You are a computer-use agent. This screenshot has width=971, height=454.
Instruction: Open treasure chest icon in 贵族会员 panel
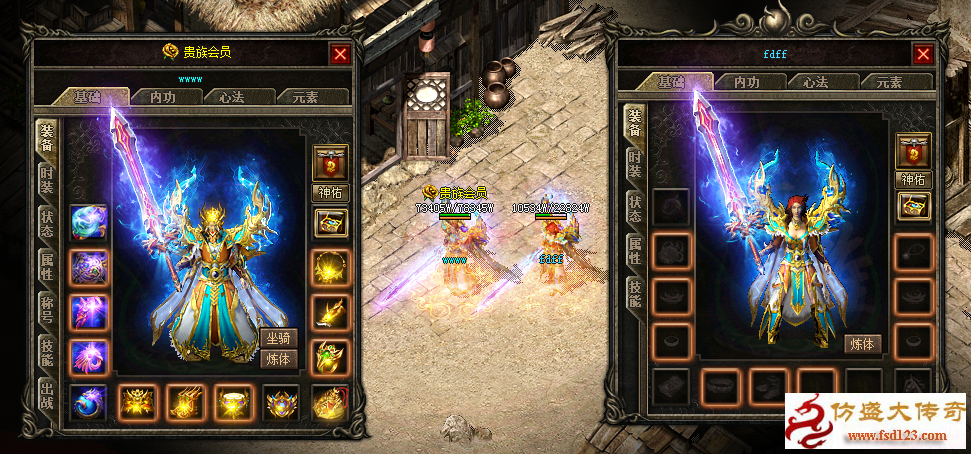click(330, 222)
